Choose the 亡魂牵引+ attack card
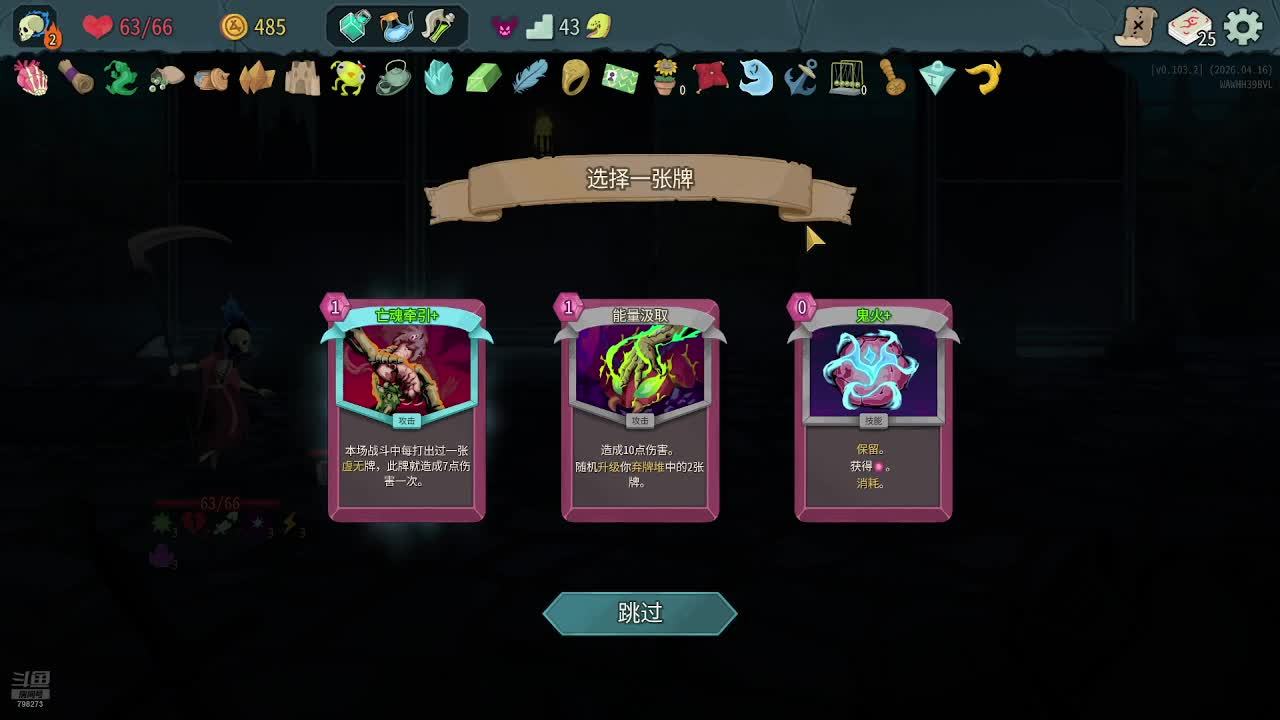This screenshot has width=1280, height=720. pyautogui.click(x=407, y=410)
